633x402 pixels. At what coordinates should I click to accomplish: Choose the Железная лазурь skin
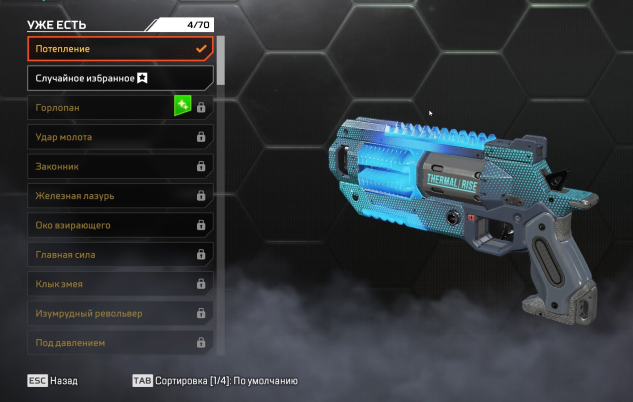(119, 195)
